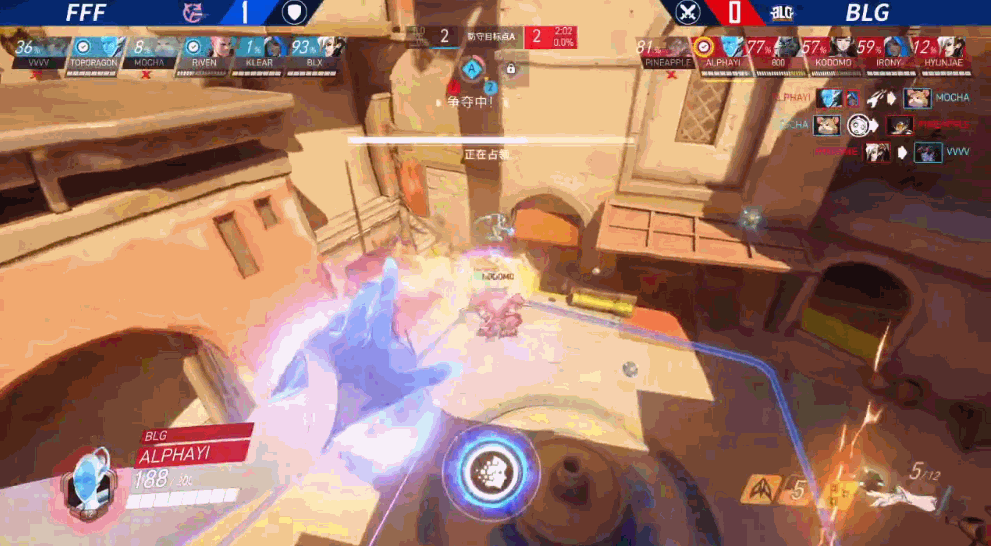
Task: Activate the ready ultimate ability icon
Action: [491, 470]
